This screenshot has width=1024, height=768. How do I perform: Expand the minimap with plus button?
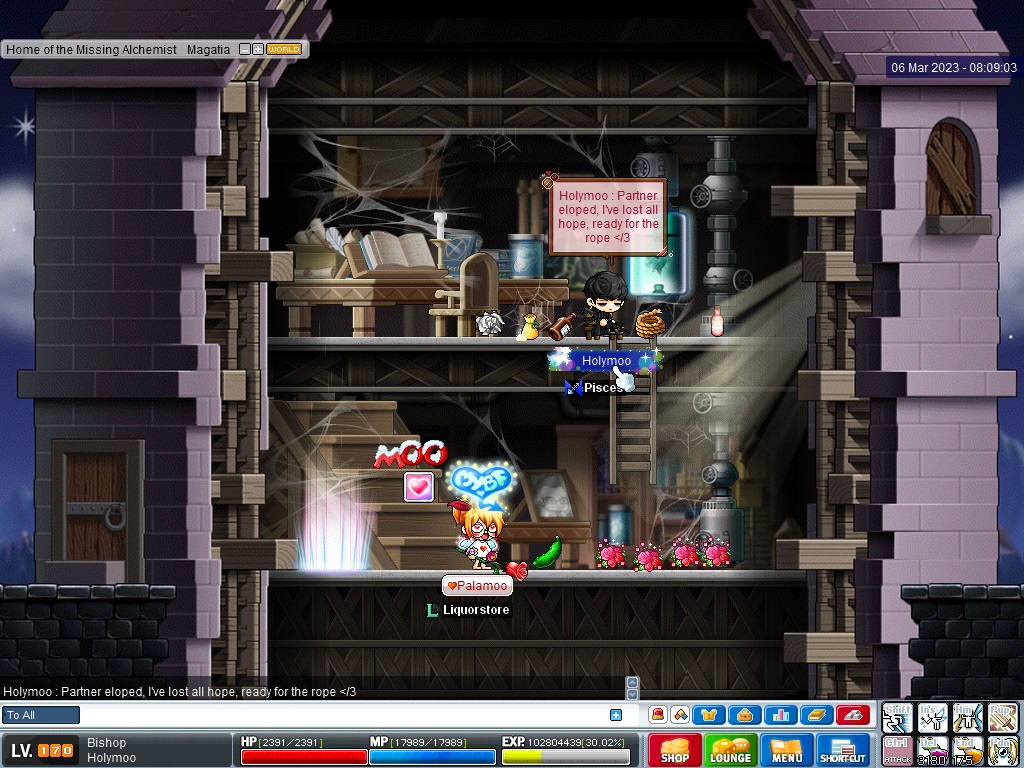258,49
